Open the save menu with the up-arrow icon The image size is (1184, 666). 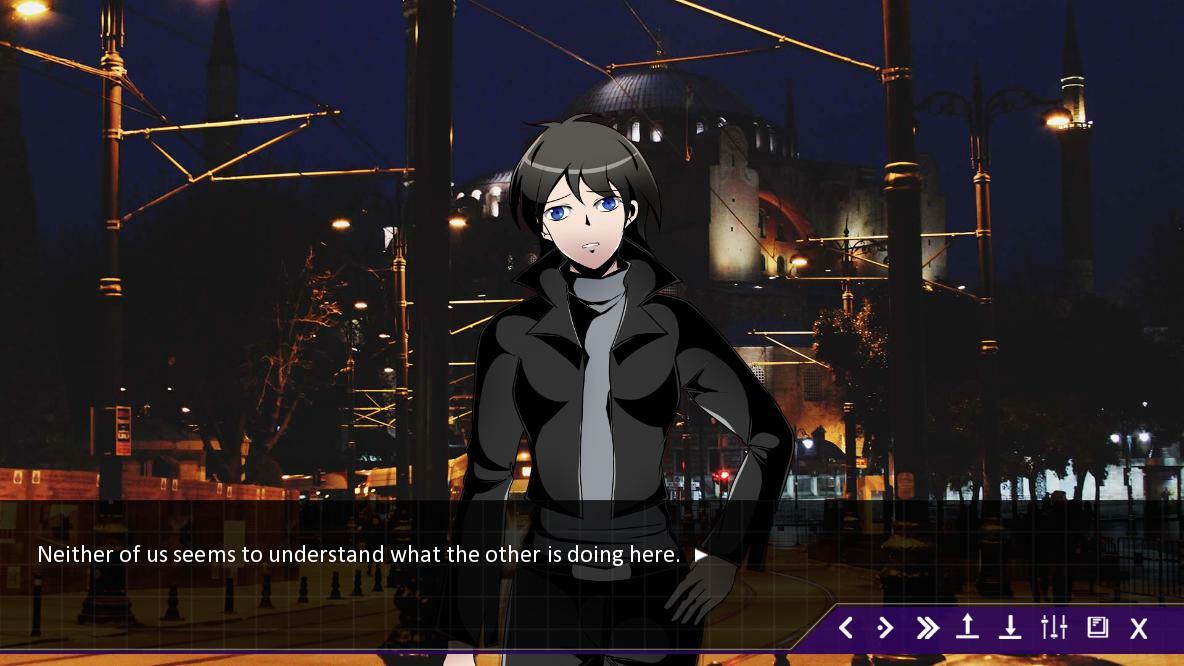point(967,627)
